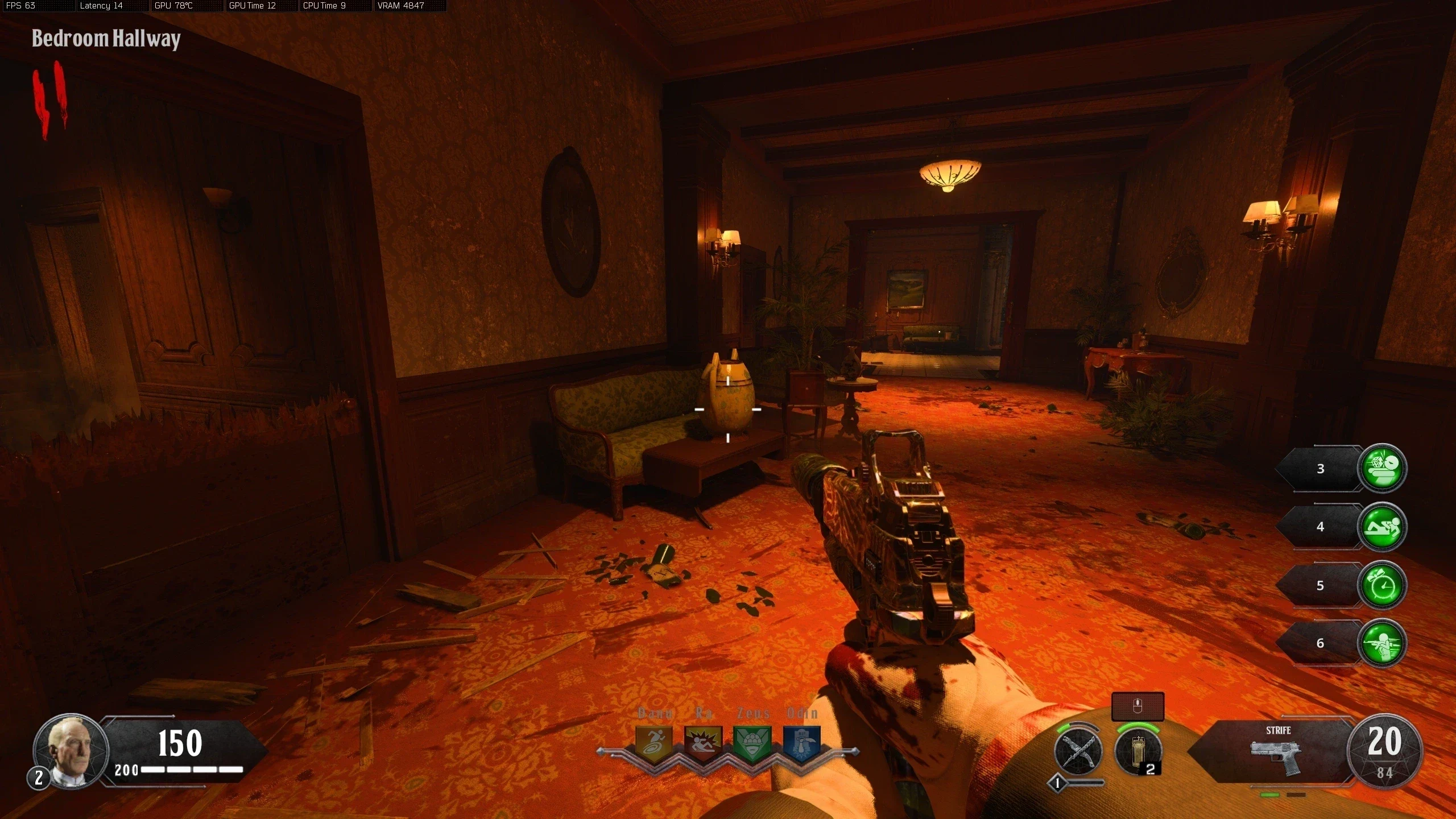Select the lethal equipment canister icon
Screen dimensions: 1456x819
point(1137,752)
